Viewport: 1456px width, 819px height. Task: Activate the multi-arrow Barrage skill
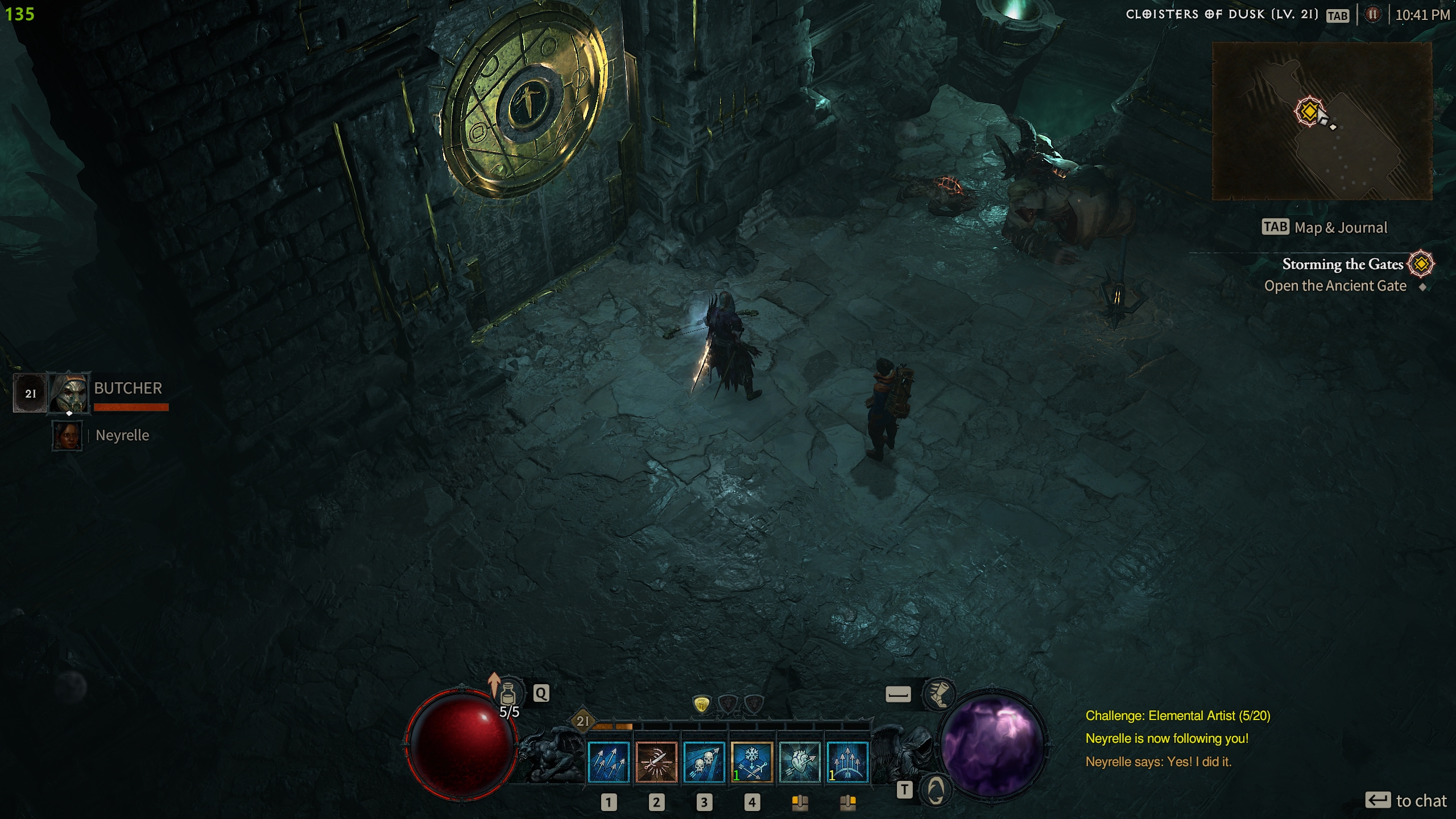click(608, 762)
